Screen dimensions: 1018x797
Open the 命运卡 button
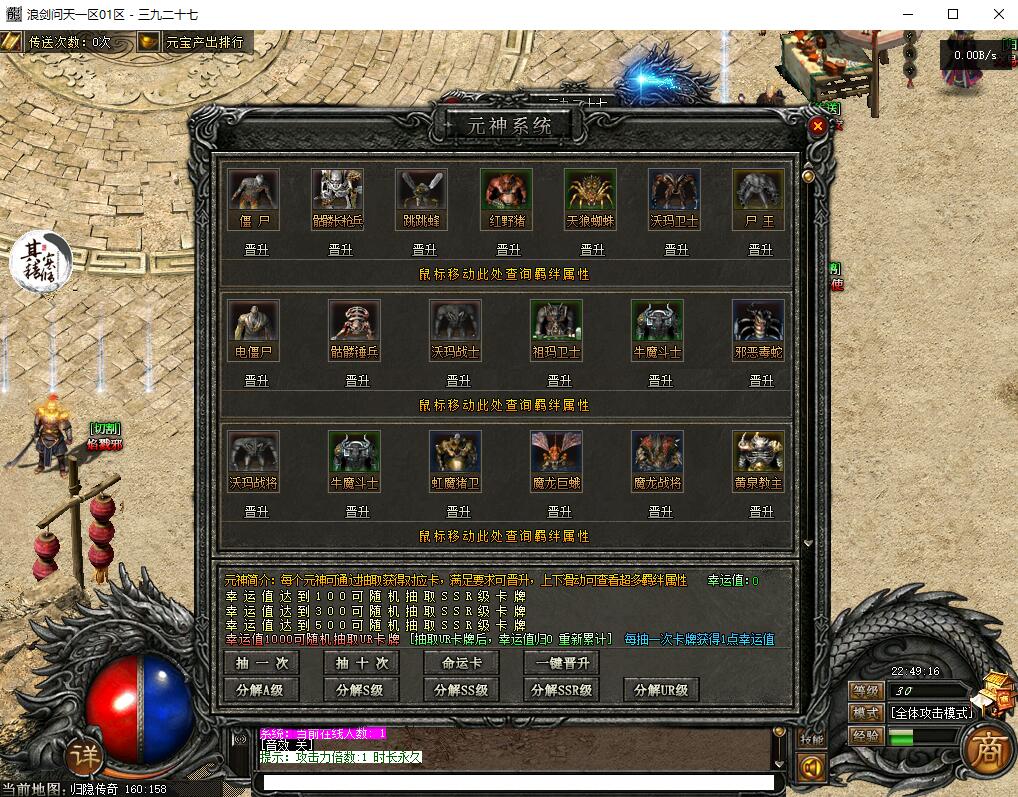click(461, 663)
